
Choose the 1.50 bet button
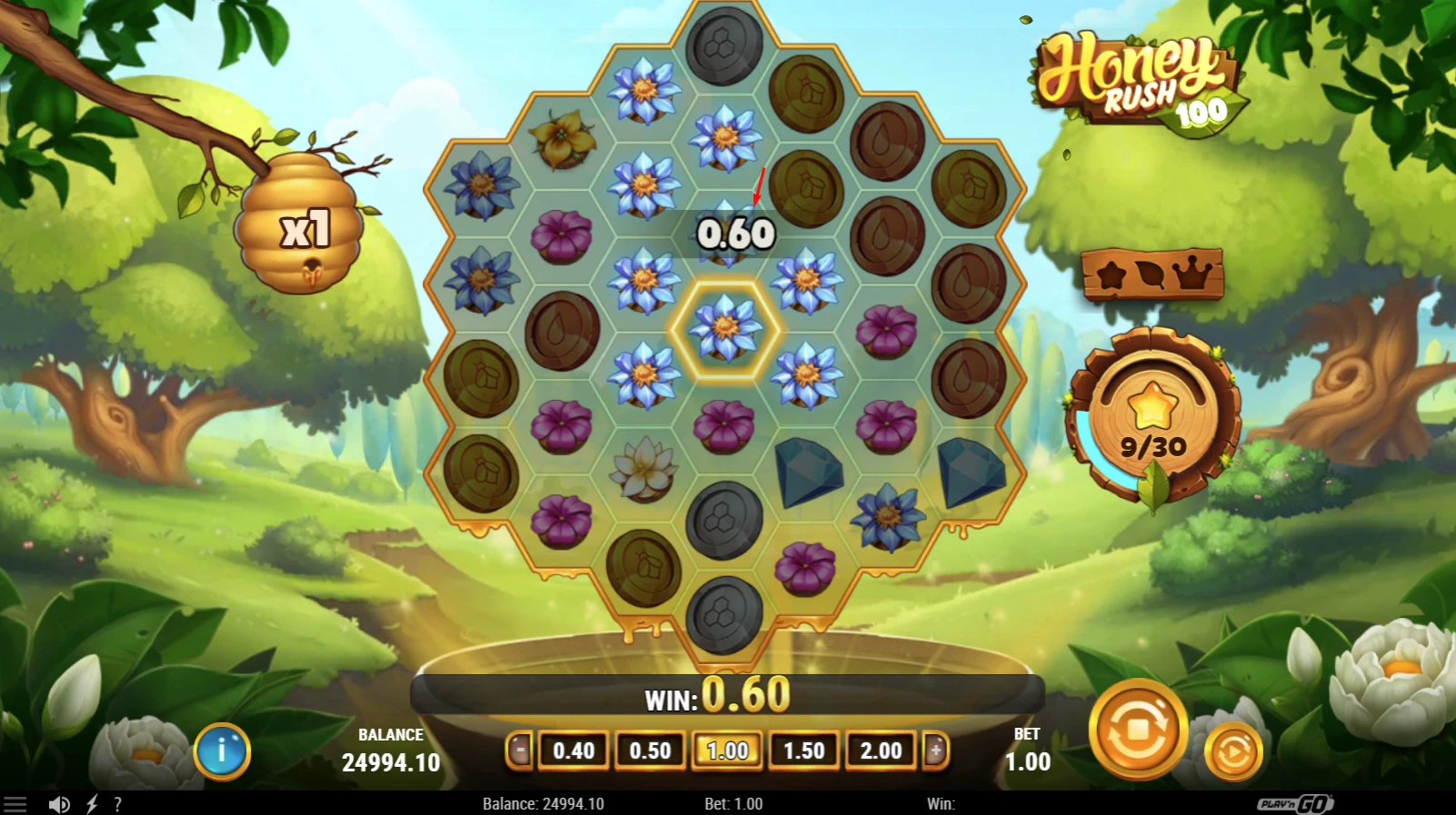[803, 751]
